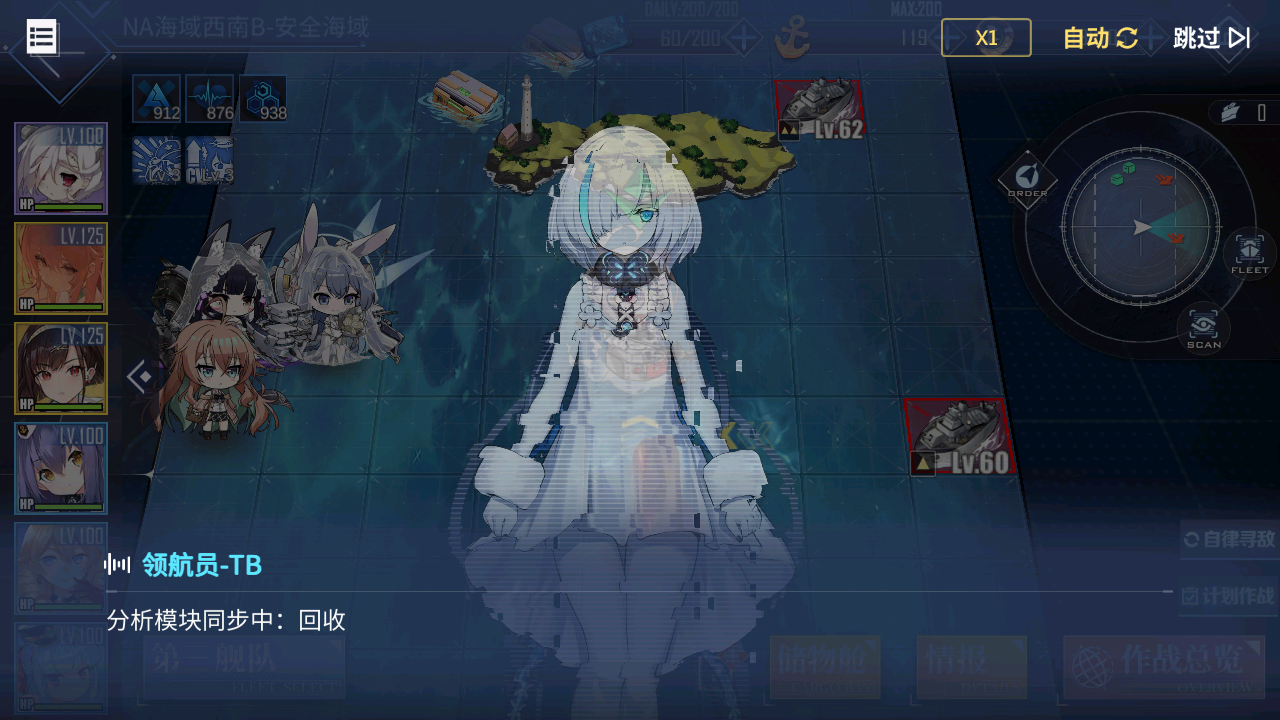Activate the SCAN button
The image size is (1280, 720).
(1204, 328)
